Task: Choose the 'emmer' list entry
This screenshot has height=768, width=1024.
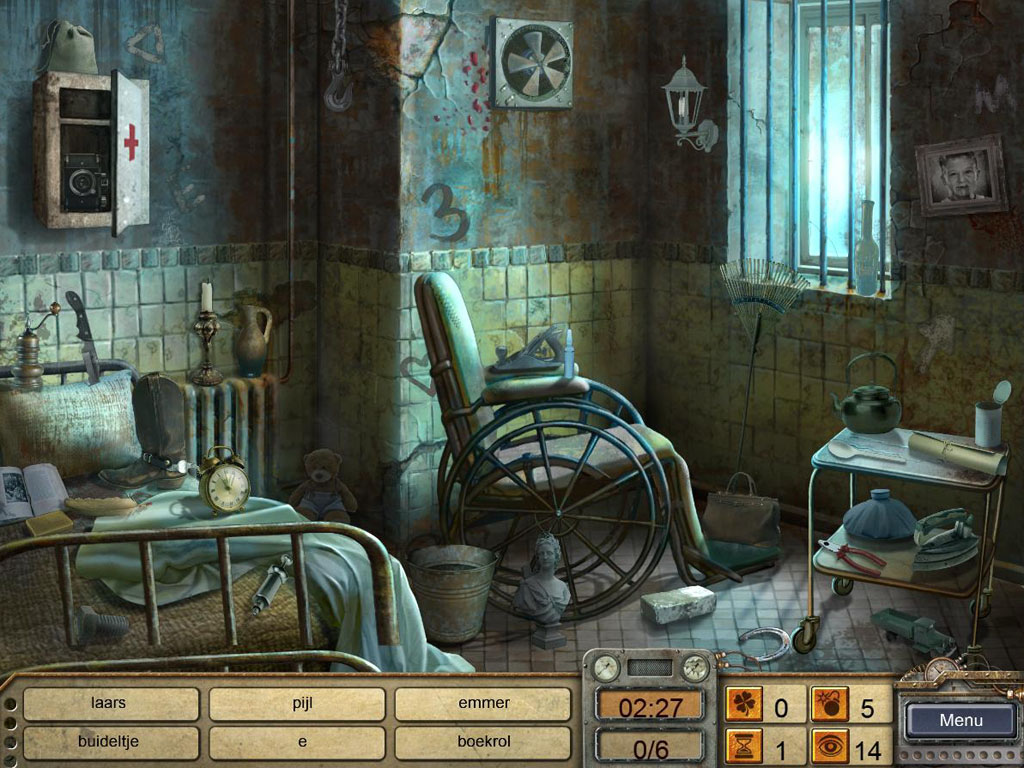Action: pos(483,703)
